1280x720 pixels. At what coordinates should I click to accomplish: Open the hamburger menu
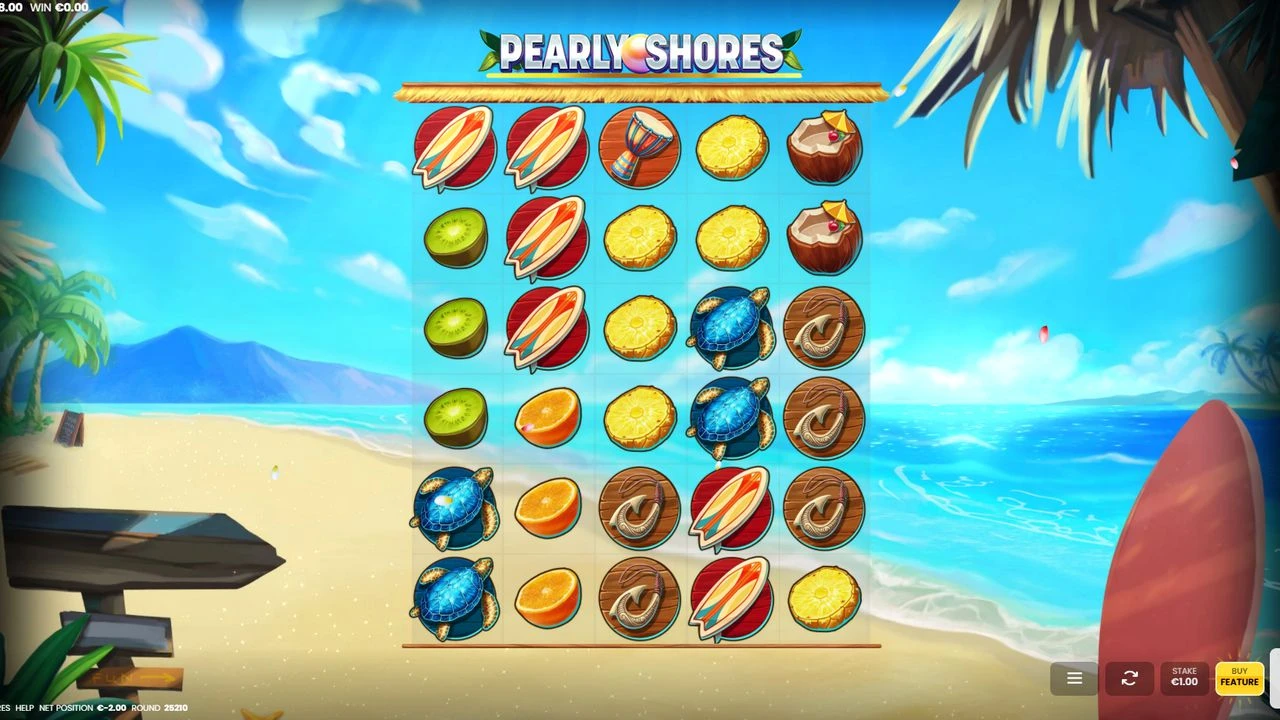[1074, 678]
